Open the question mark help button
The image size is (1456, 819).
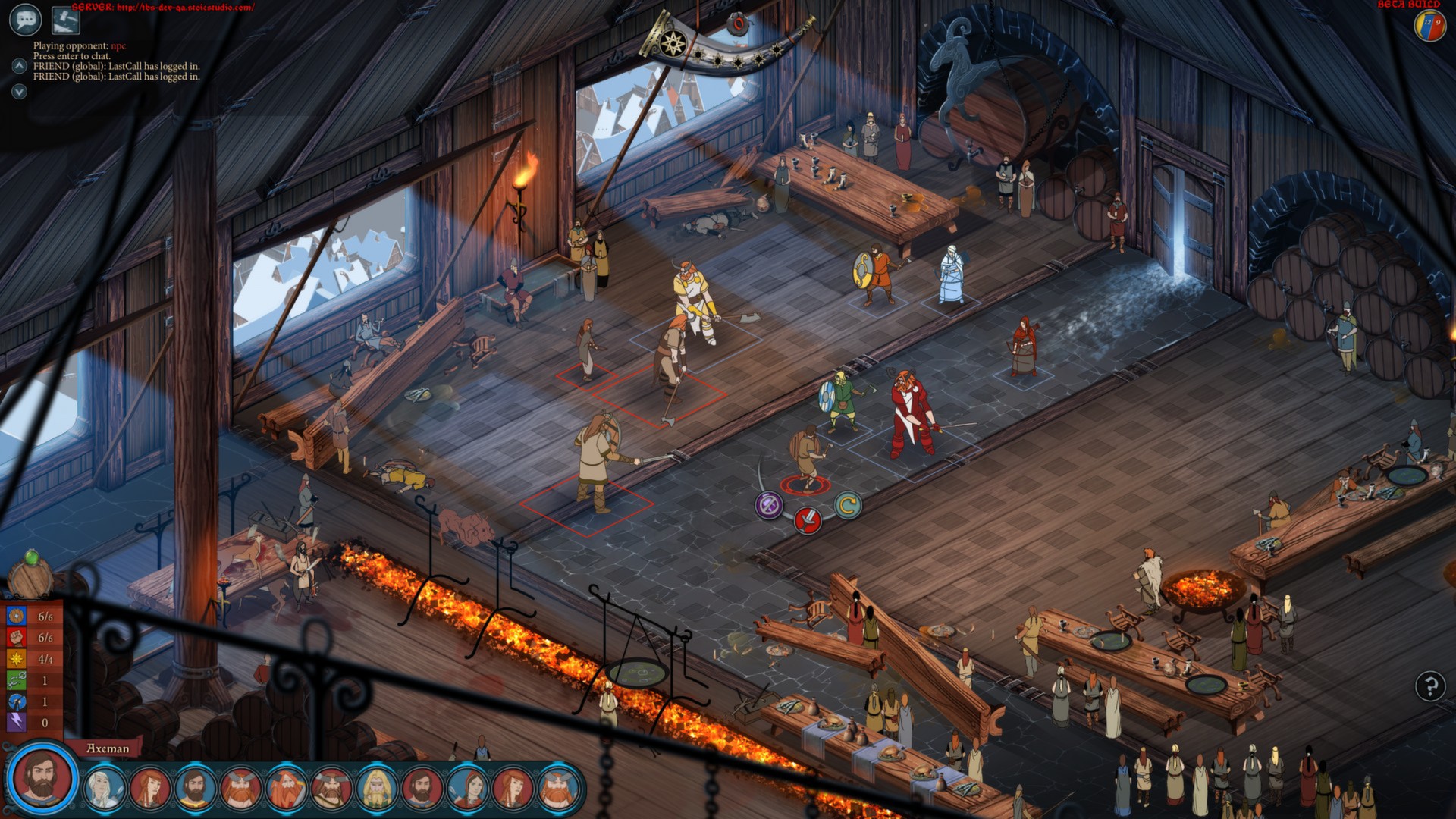[1430, 686]
